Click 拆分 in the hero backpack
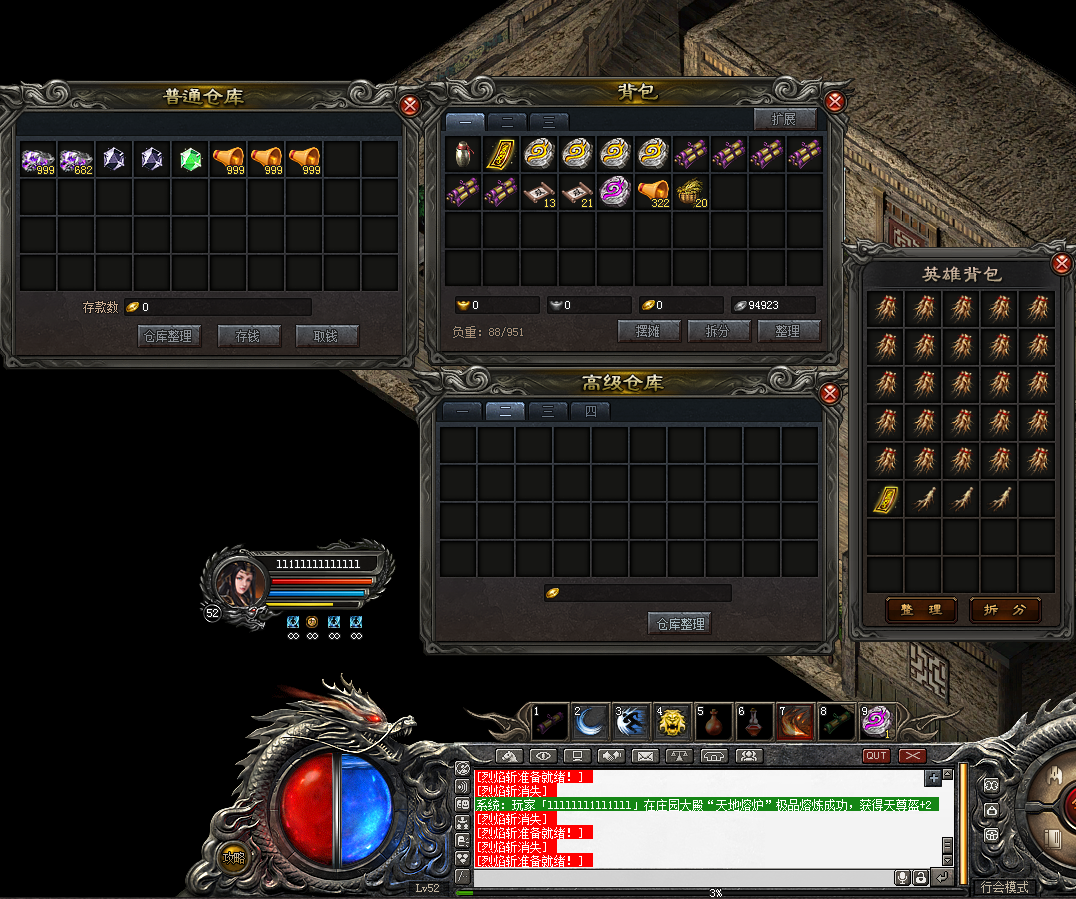Screen dimensions: 1076x899 [1004, 610]
